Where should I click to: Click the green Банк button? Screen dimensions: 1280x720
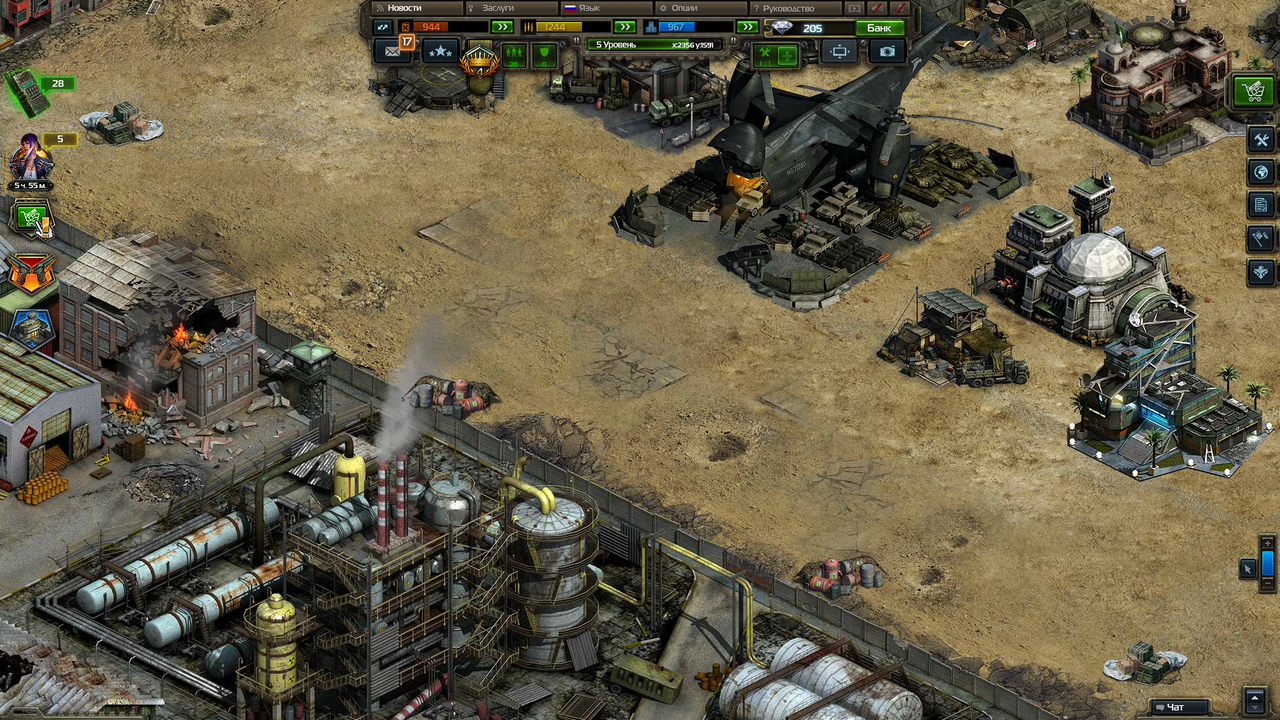click(x=880, y=28)
